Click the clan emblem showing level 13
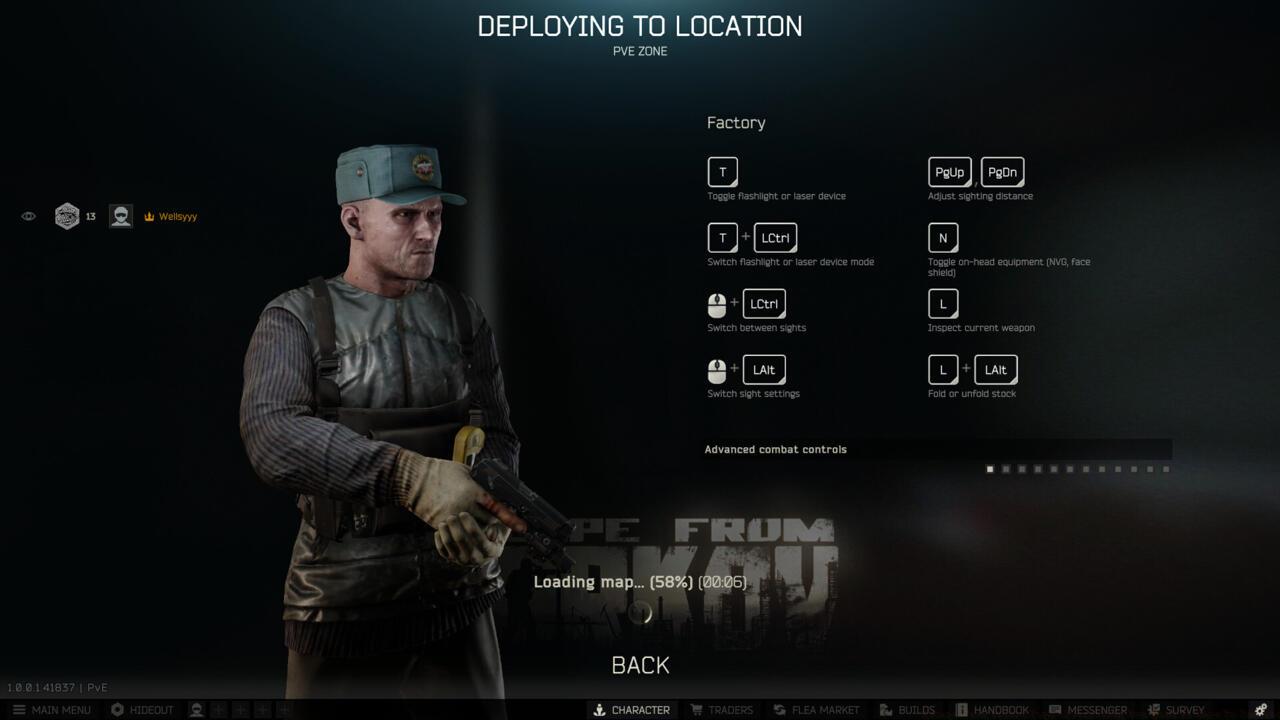This screenshot has height=720, width=1280. pyautogui.click(x=68, y=215)
